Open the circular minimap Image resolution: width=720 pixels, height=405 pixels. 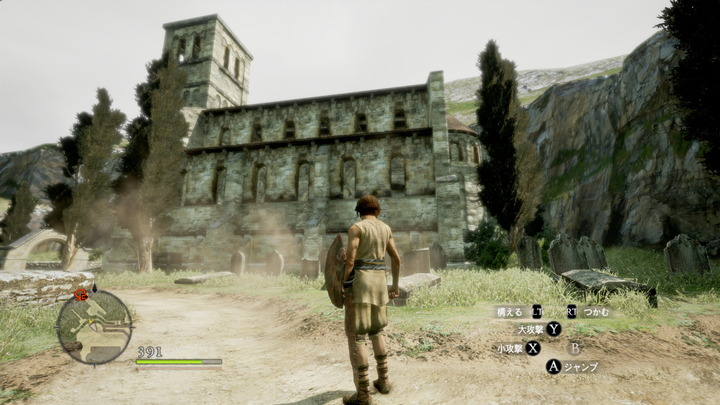94,327
